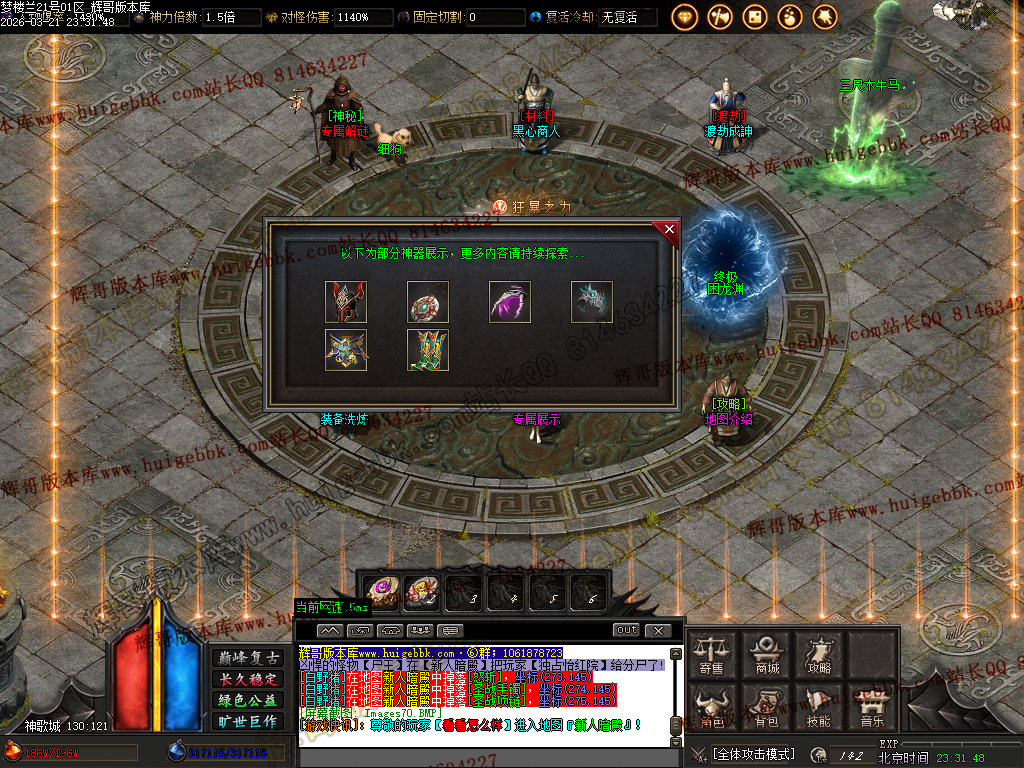Use the first hotbar item slot
Viewport: 1024px width, 768px height.
click(x=381, y=593)
